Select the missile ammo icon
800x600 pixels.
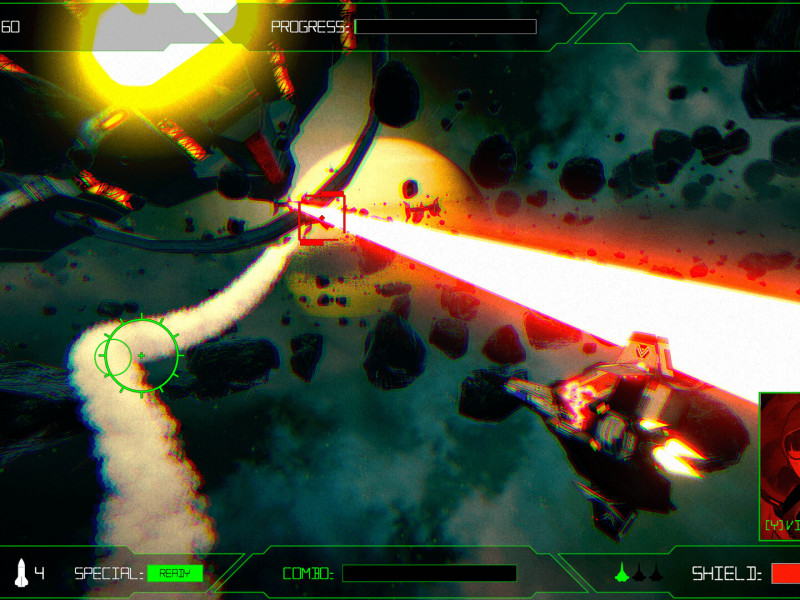click(x=21, y=573)
